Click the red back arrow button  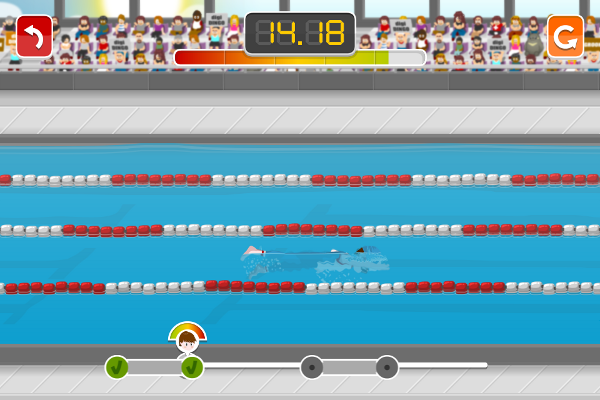[34, 36]
